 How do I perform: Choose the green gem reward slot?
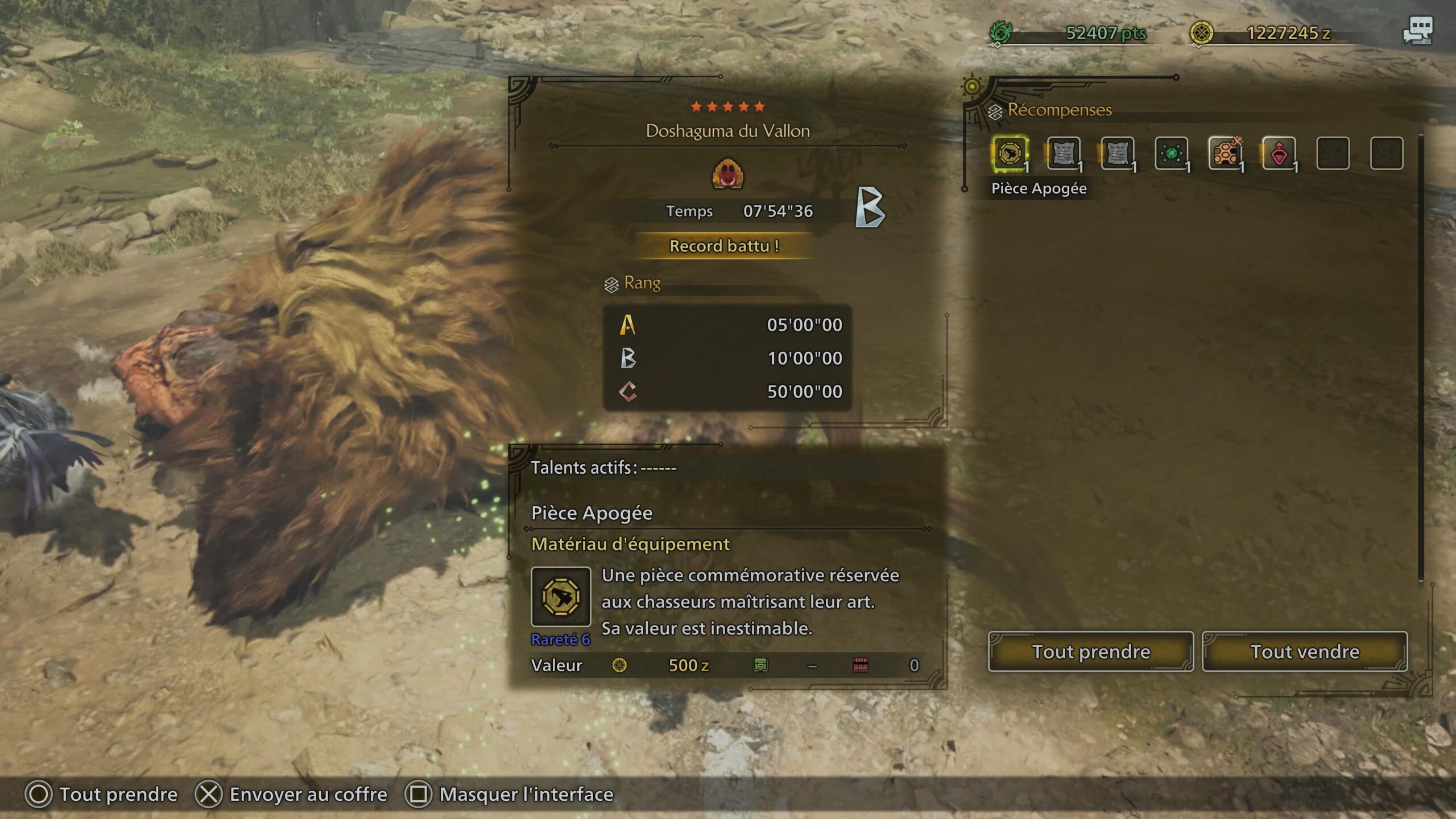[x=1171, y=154]
